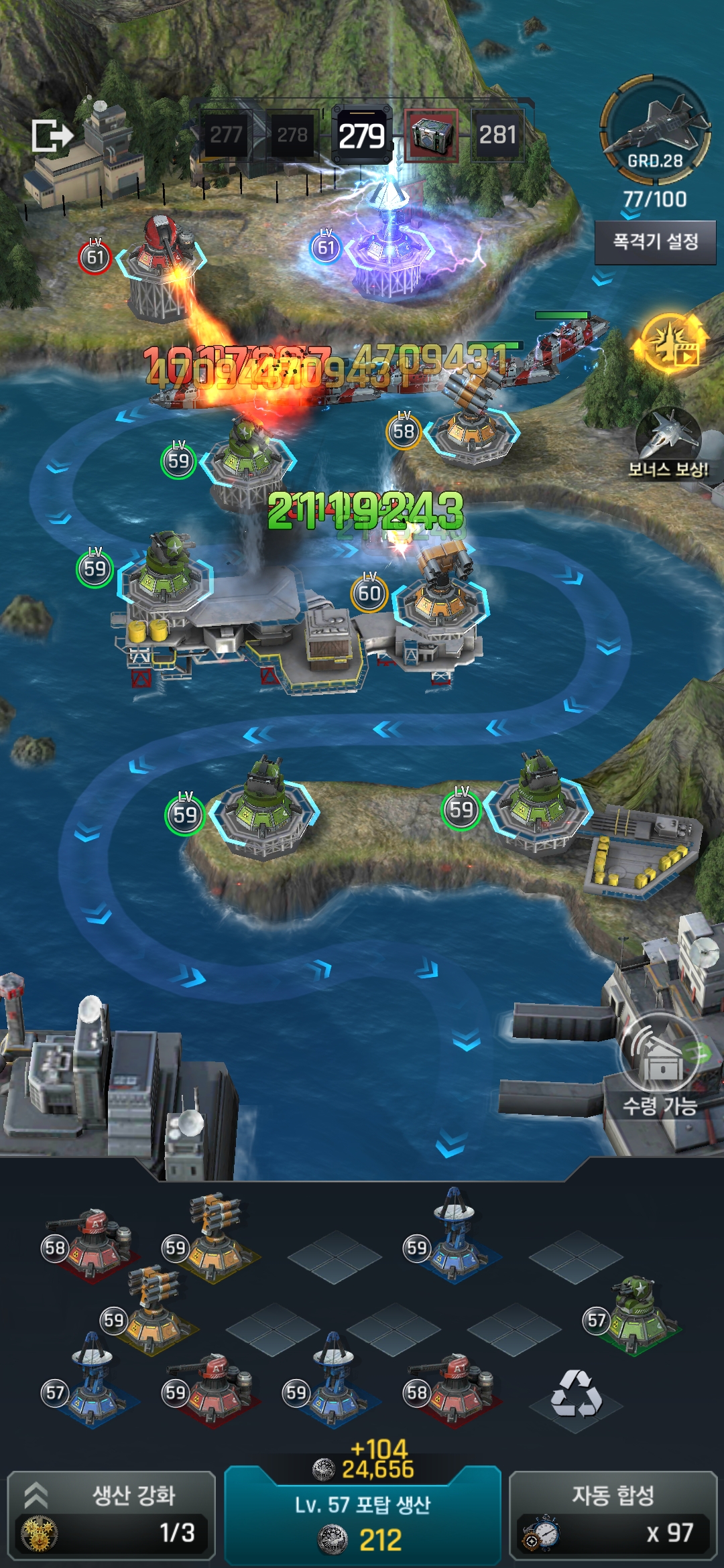Choose stage 281 in the stage bar
The image size is (724, 1568).
pos(497,135)
